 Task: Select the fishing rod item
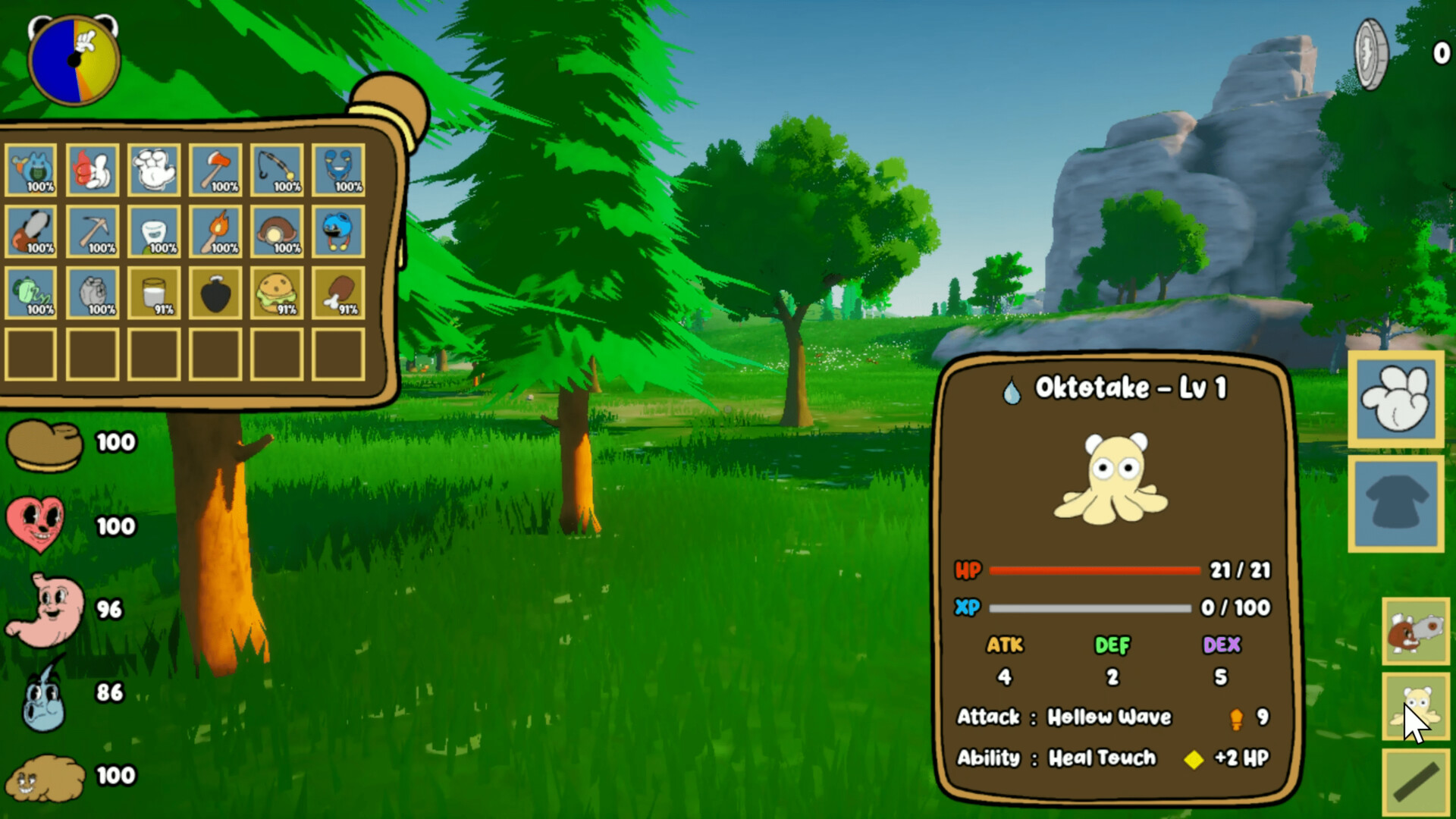point(276,170)
